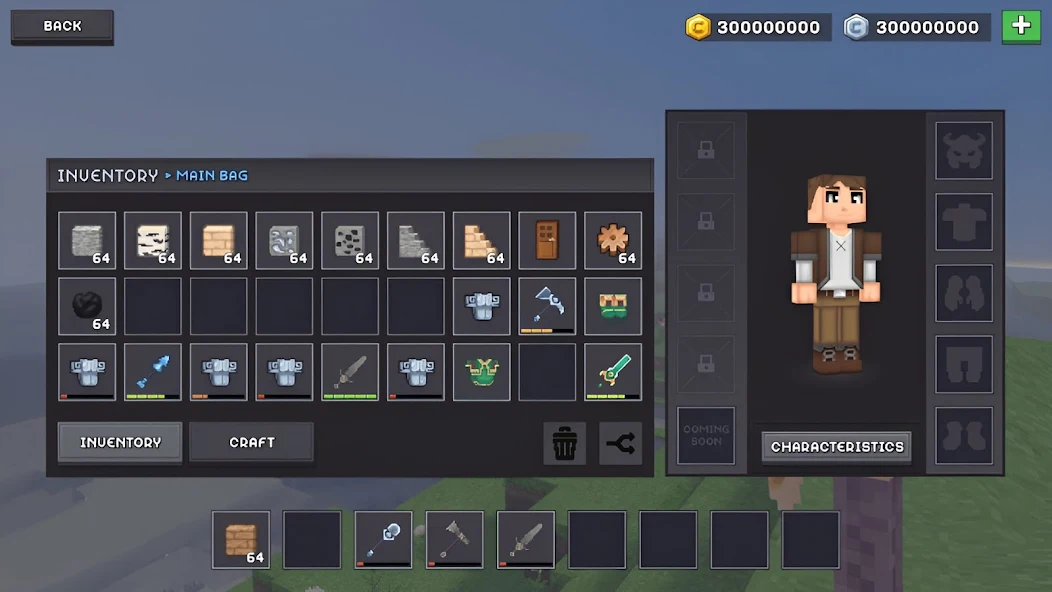This screenshot has height=592, width=1052.
Task: Click the sort shuffle arrows button
Action: point(621,443)
